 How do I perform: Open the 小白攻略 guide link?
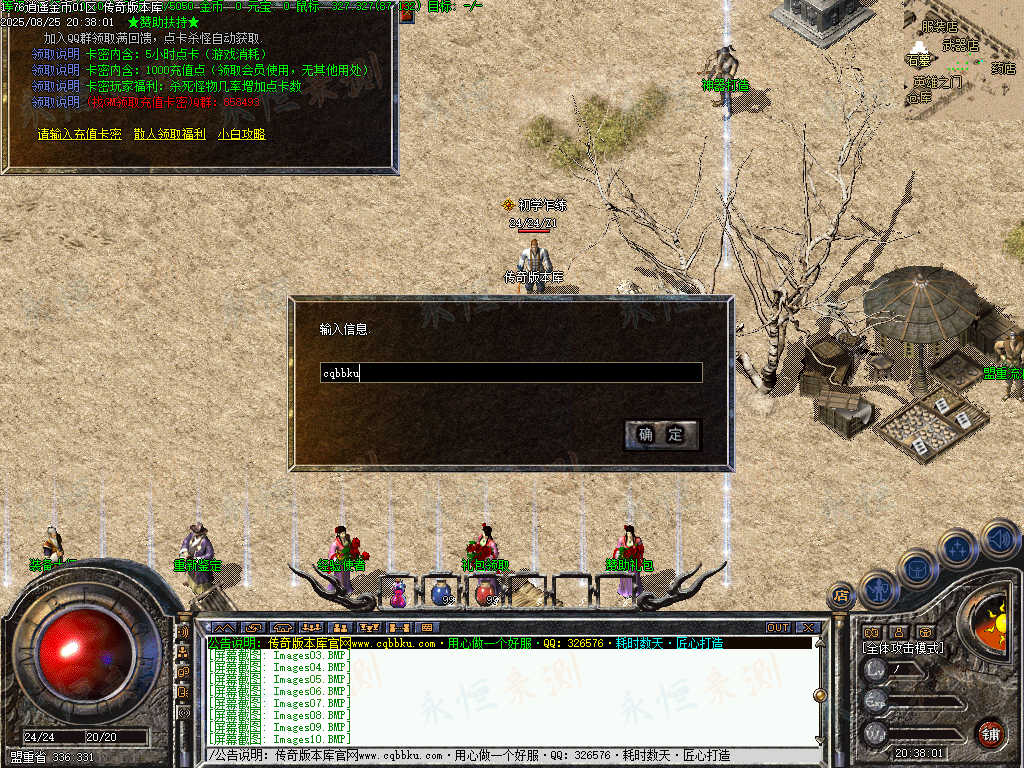tap(241, 134)
